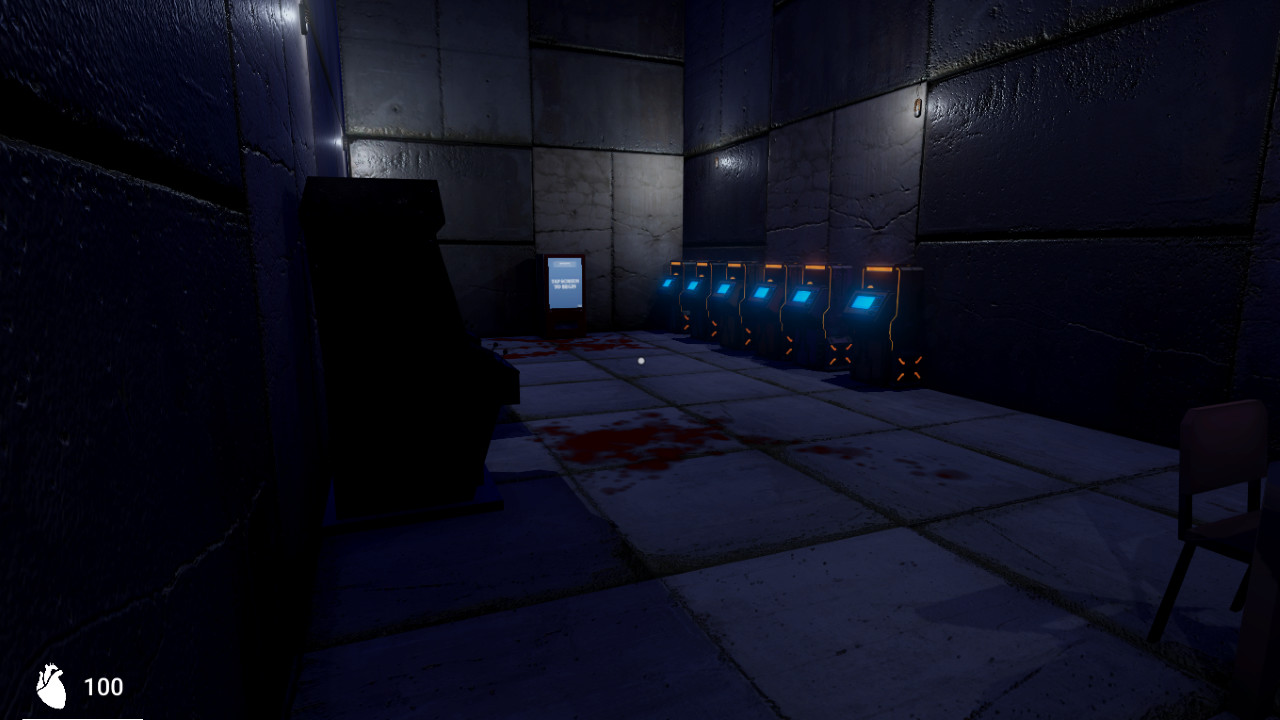Tap the screen of the fourth blue terminal
This screenshot has height=720, width=1280.
coord(761,293)
